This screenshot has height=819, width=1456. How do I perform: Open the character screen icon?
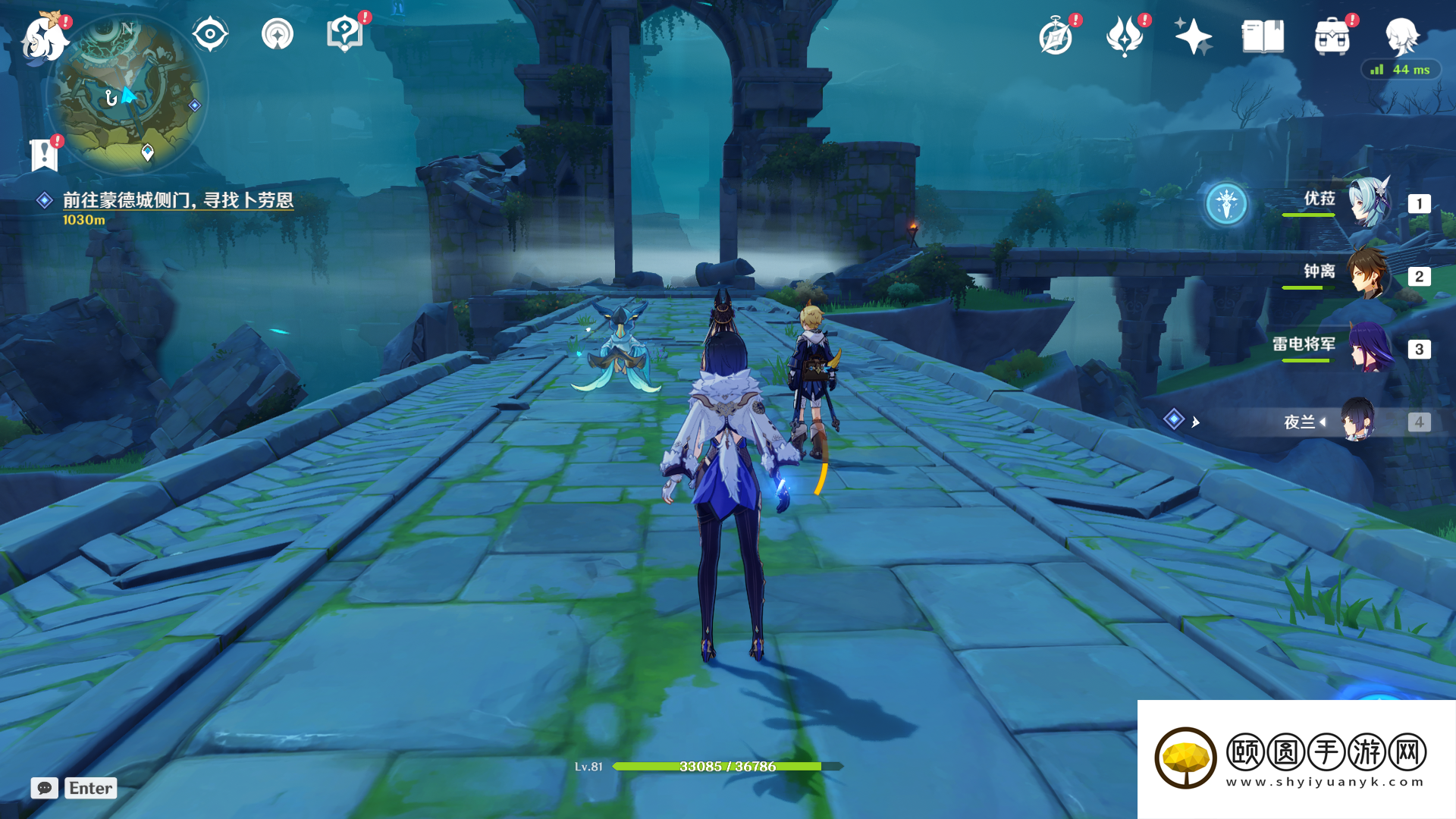(1401, 36)
